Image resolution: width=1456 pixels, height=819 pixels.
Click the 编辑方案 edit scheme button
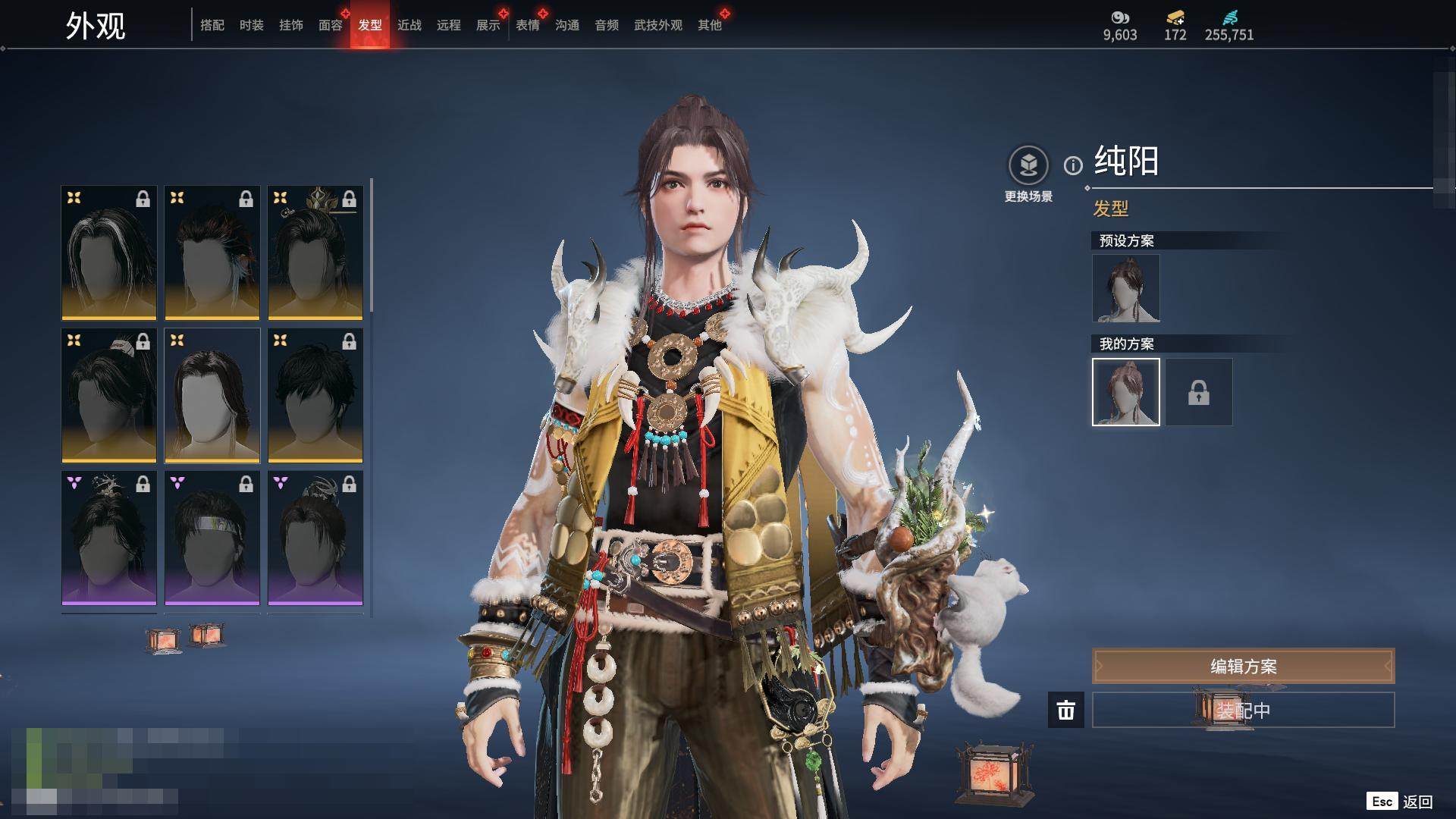(1243, 667)
